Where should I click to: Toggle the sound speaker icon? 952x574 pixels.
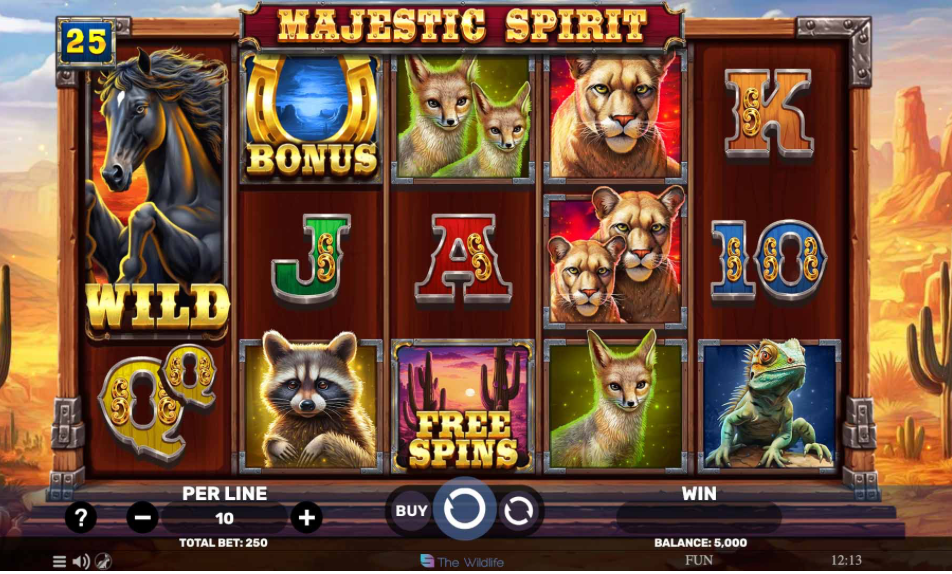pyautogui.click(x=81, y=562)
